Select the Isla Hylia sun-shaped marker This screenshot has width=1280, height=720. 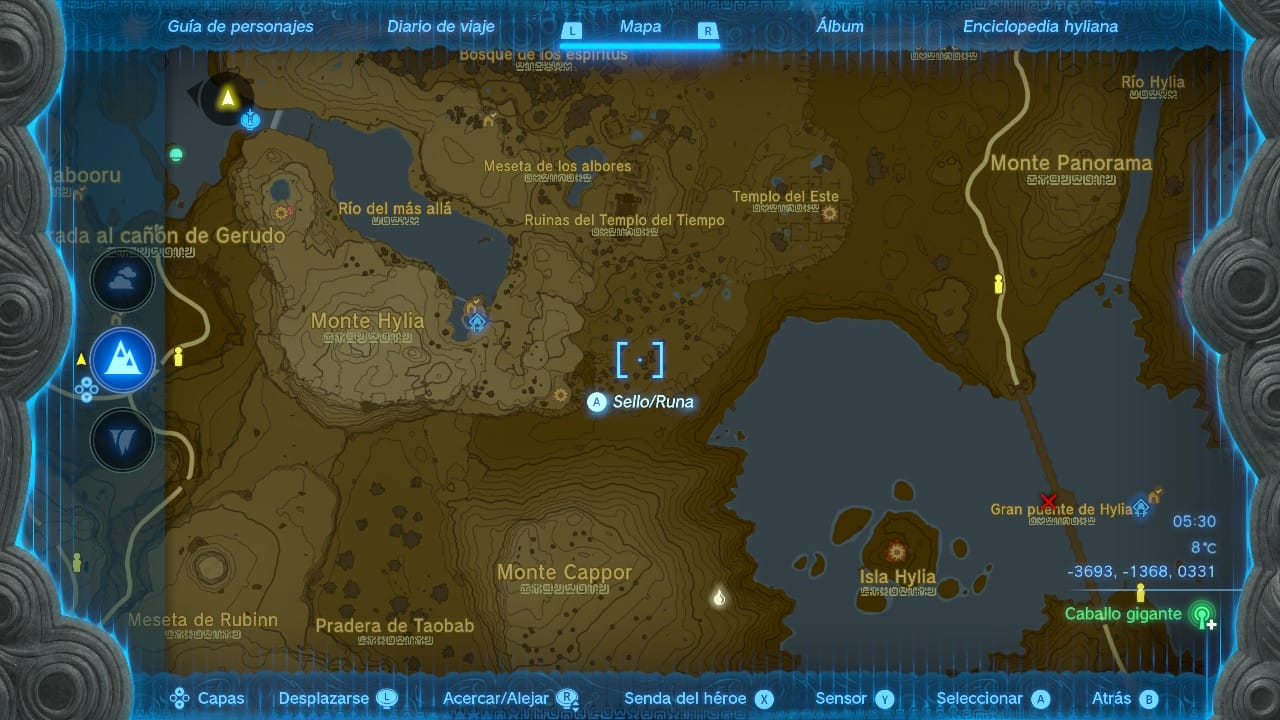click(x=896, y=551)
